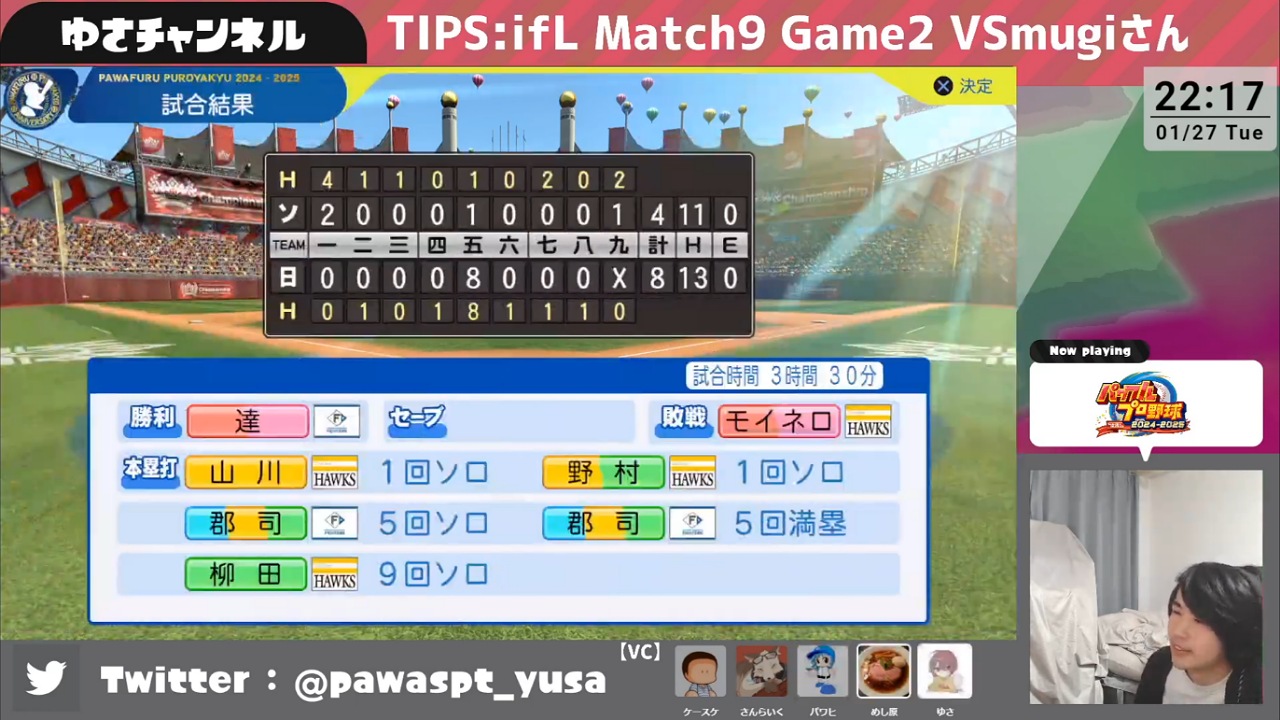Select the 柳田 9回ソロ entry

[246, 573]
